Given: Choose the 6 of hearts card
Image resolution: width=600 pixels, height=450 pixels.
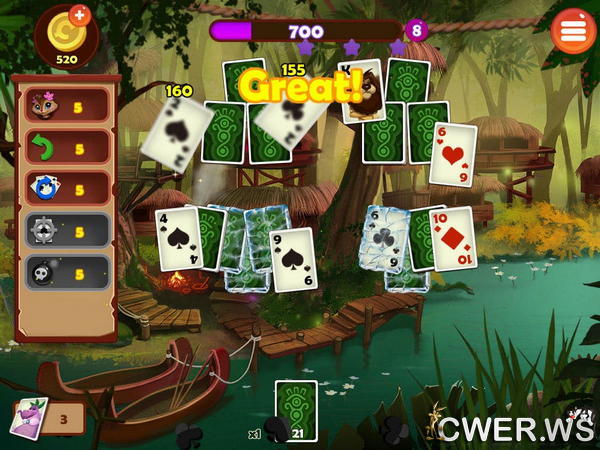Looking at the screenshot, I should point(452,152).
